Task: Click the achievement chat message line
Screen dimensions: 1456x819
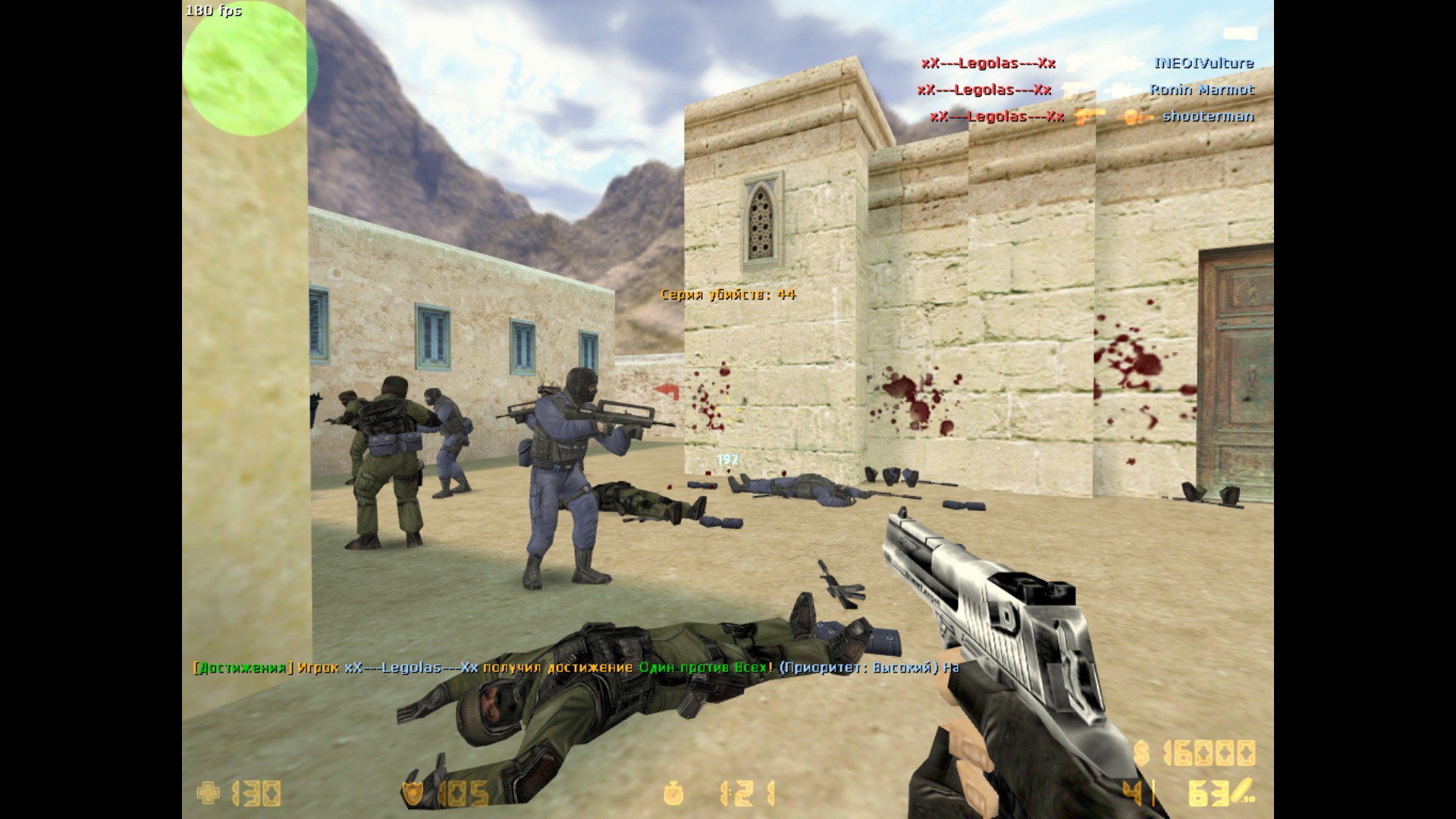Action: pyautogui.click(x=576, y=668)
